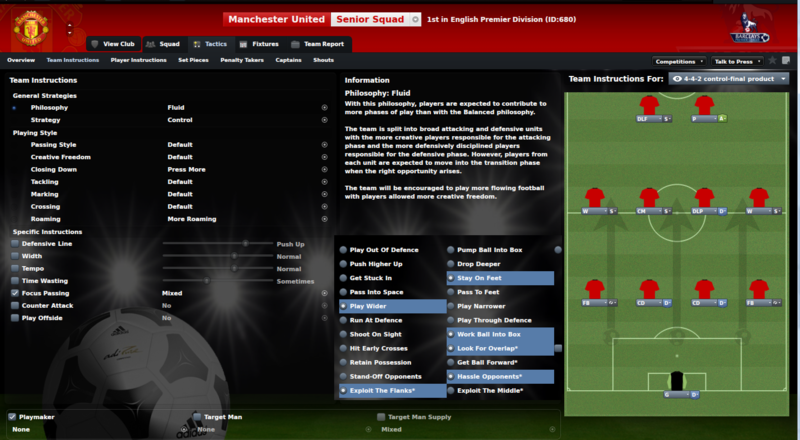This screenshot has height=440, width=800.
Task: Open the View Club tab
Action: [x=112, y=44]
